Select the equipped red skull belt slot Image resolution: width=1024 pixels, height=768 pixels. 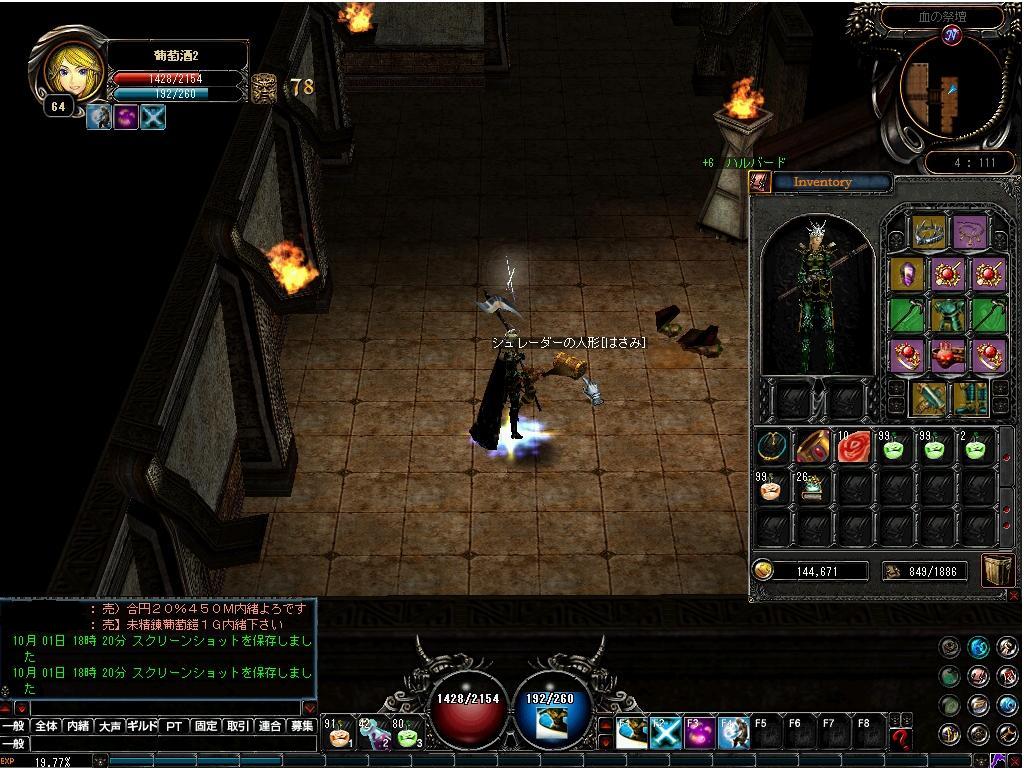tap(948, 355)
